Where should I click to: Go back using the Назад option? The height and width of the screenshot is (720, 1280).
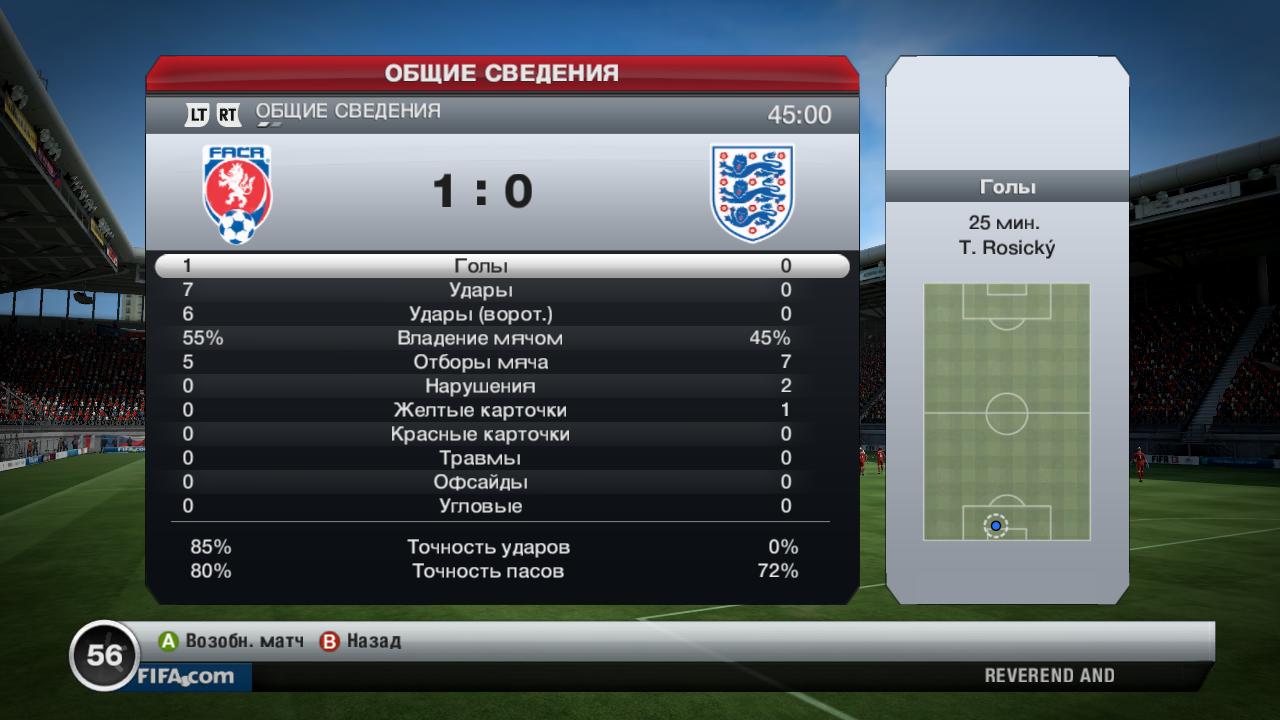click(361, 641)
